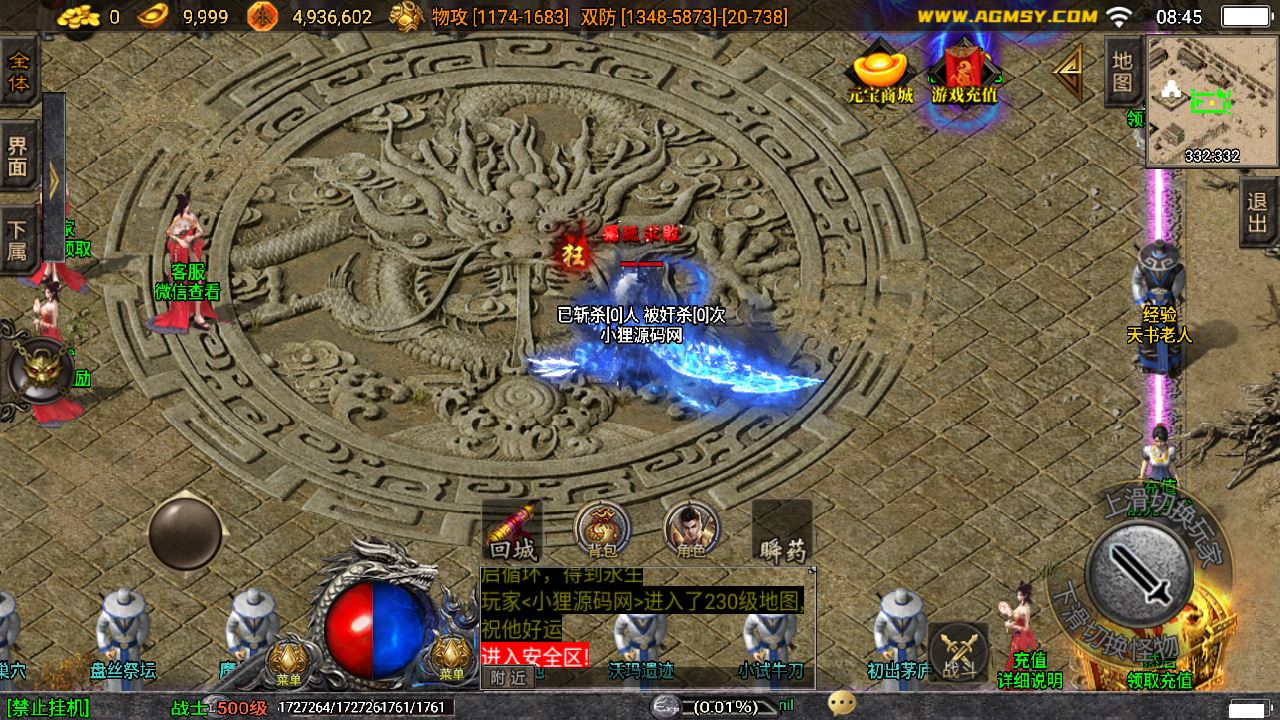Open the 背包 backpack
This screenshot has height=720, width=1280.
coord(602,530)
